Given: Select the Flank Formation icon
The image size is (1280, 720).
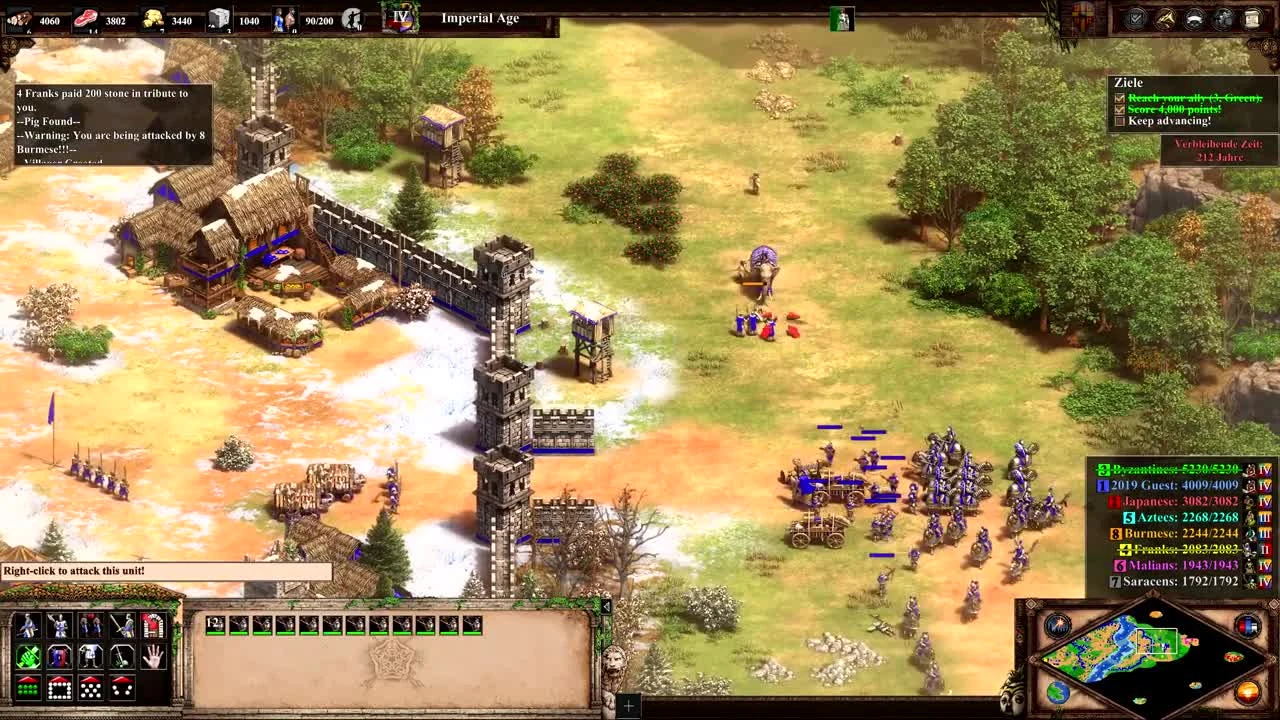Looking at the screenshot, I should click(x=123, y=688).
